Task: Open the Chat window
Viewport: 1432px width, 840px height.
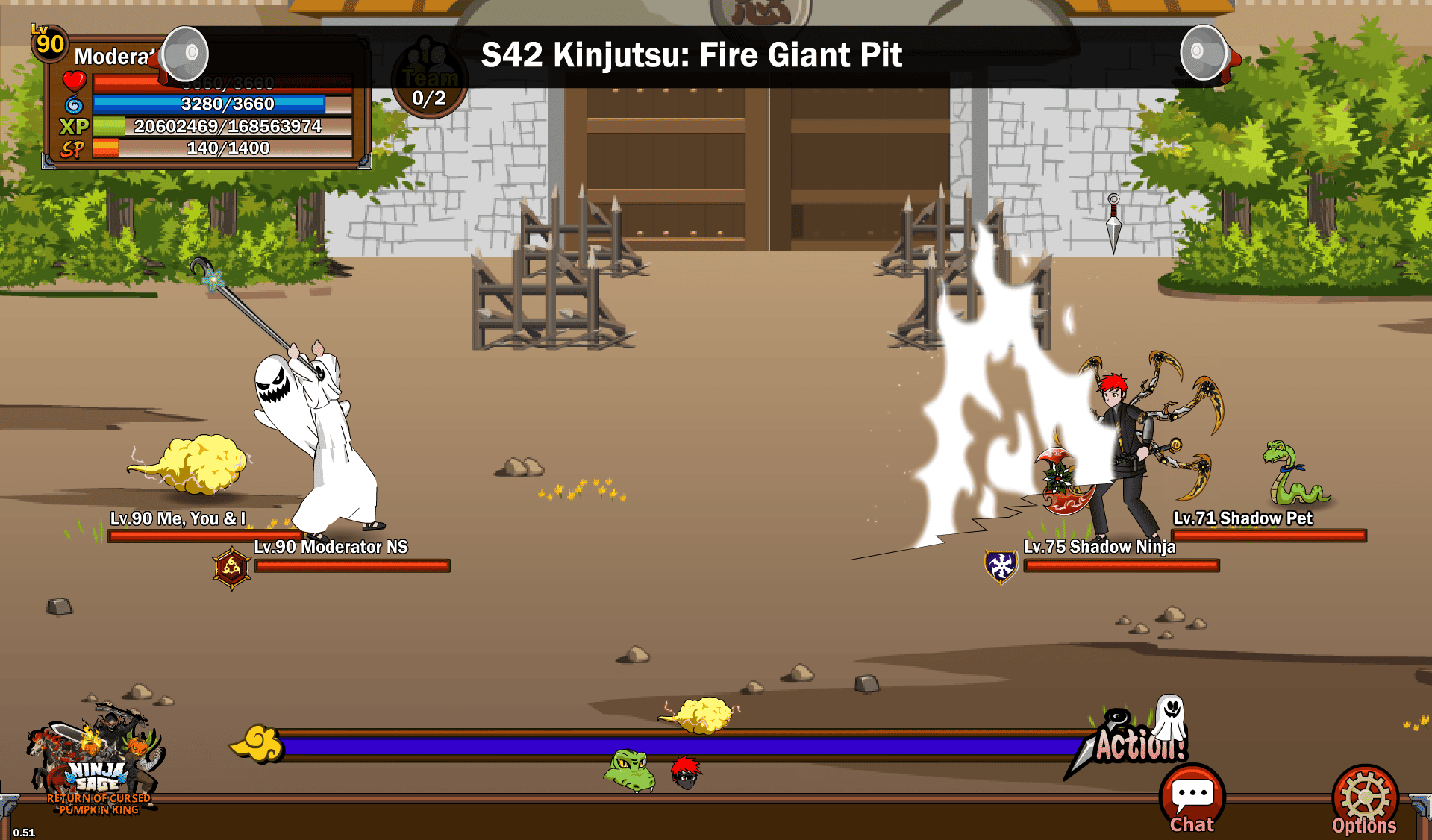Action: pos(1192,800)
